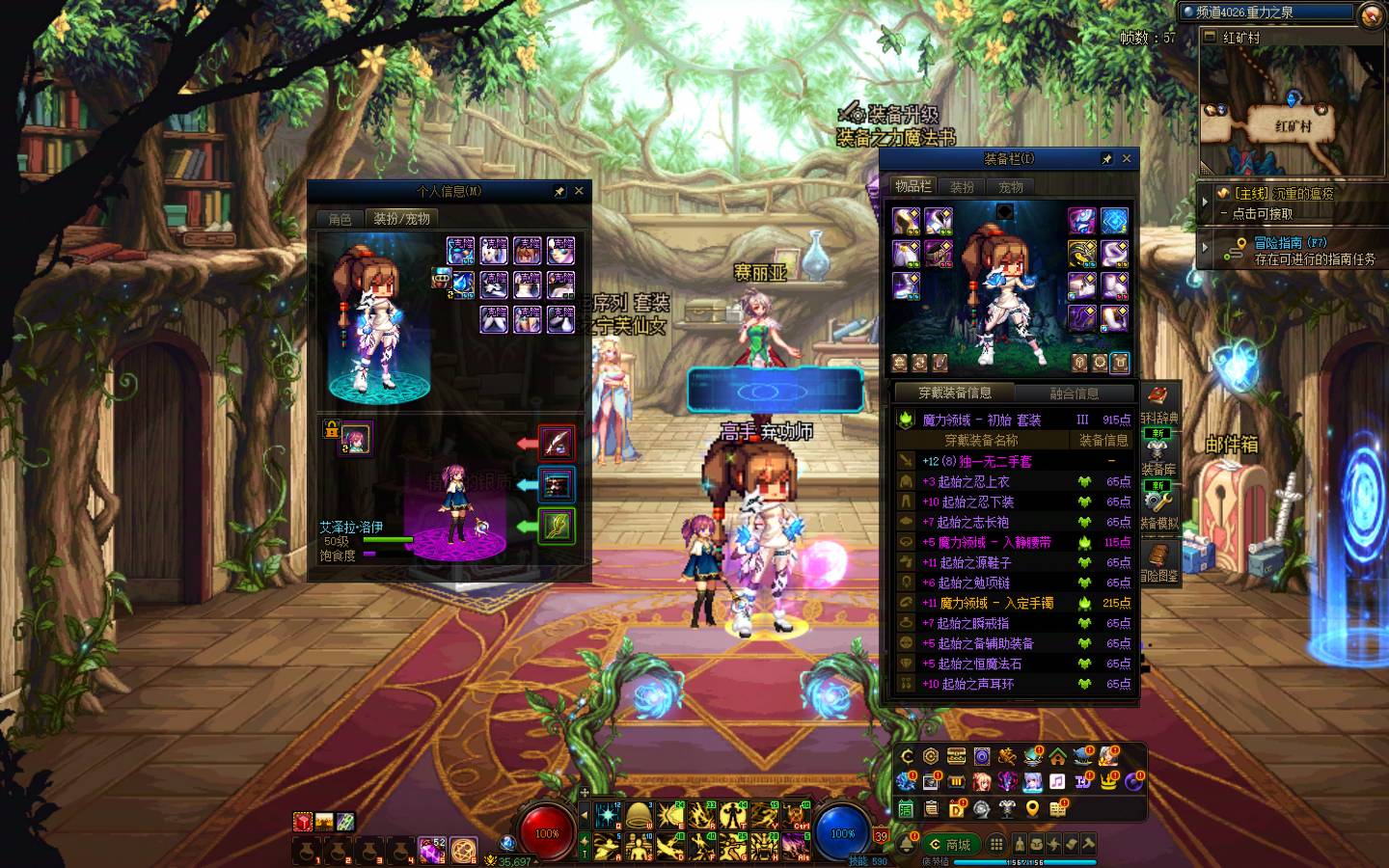
Task: Open the nine-dot grid menu button
Action: coord(996,845)
